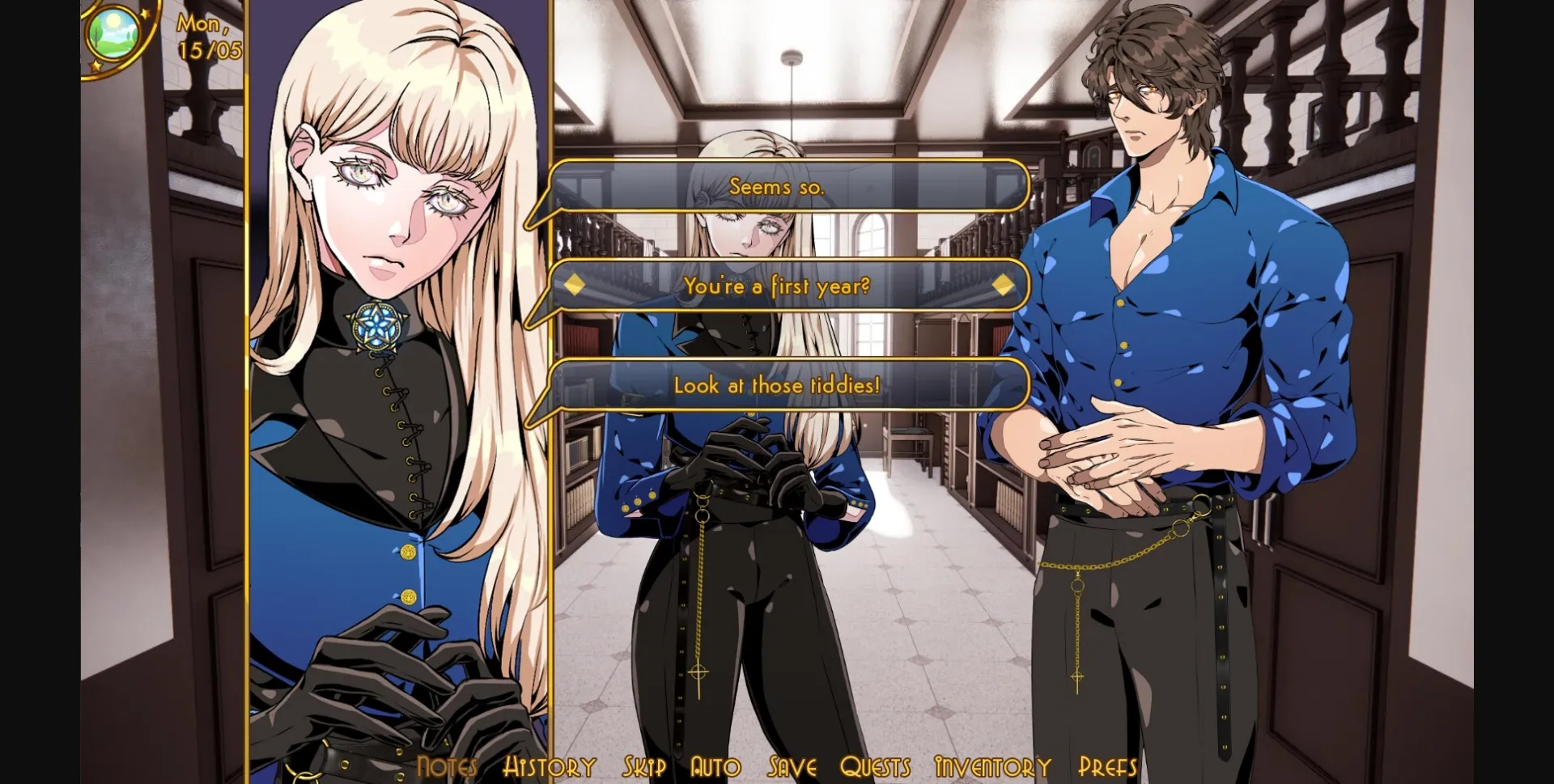This screenshot has height=784, width=1554.
Task: Open the Notes screen
Action: (448, 765)
